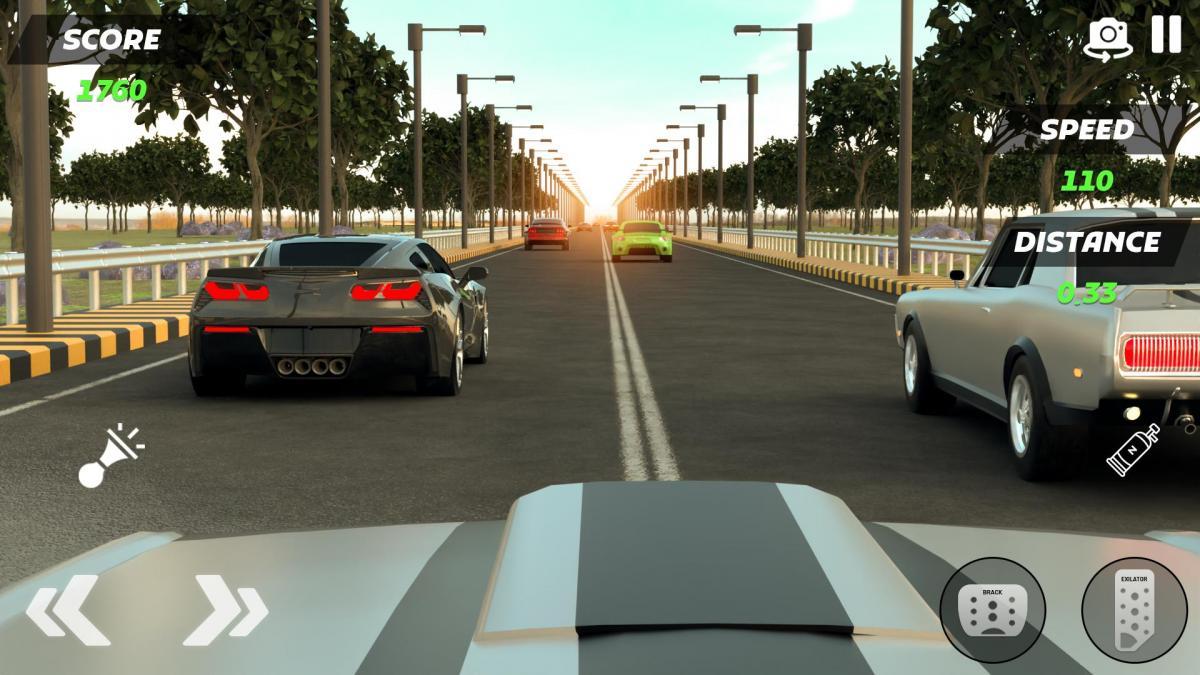Switch the camera view

(x=1108, y=39)
